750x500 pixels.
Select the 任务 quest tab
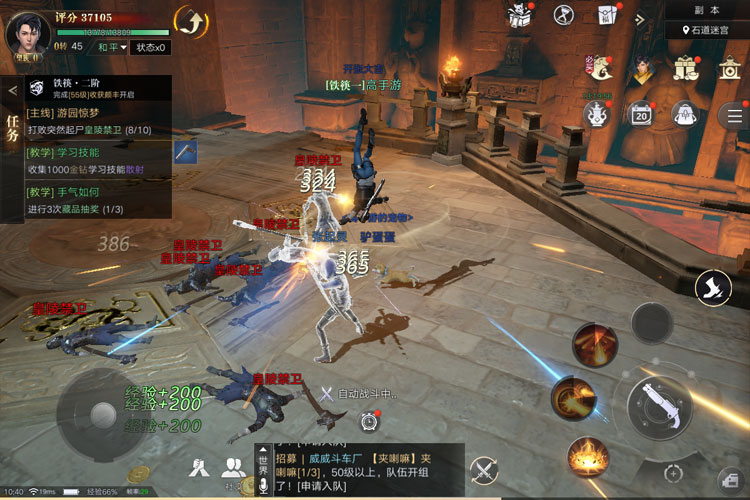[12, 130]
